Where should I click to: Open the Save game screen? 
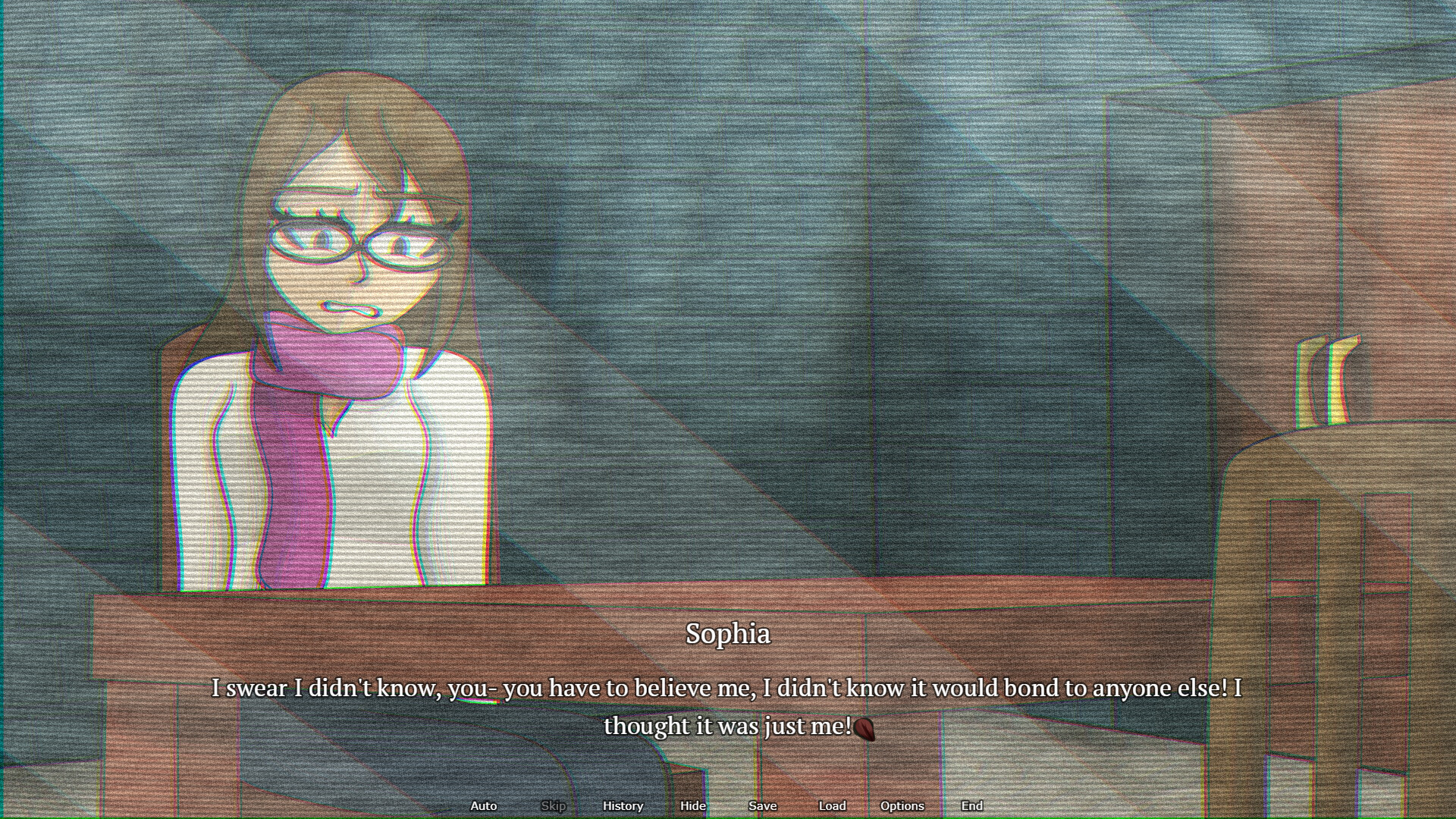click(761, 806)
